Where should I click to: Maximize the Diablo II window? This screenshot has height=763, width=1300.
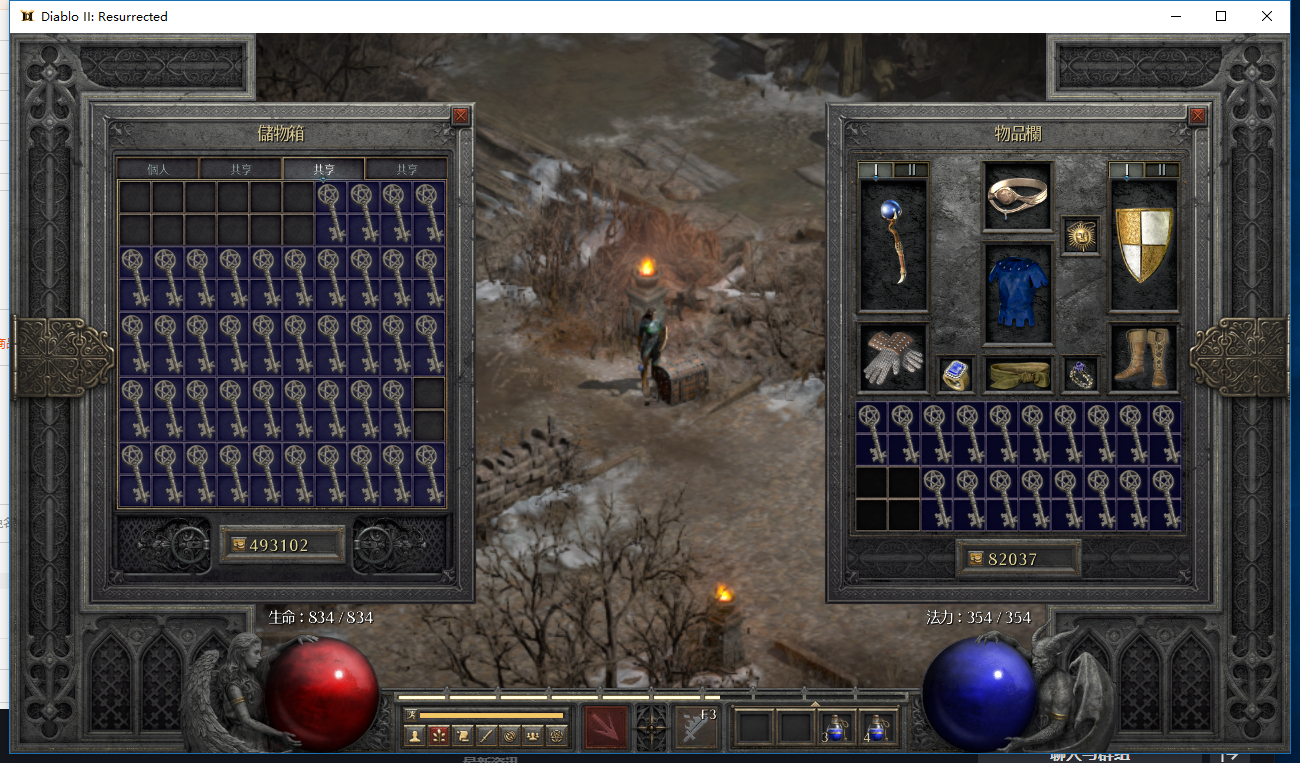click(x=1221, y=16)
